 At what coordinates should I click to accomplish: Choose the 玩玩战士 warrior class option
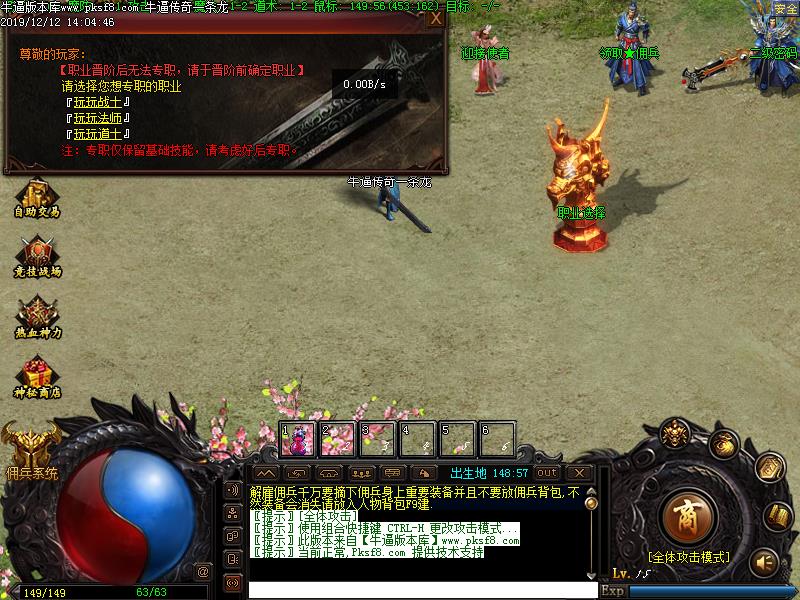click(100, 103)
